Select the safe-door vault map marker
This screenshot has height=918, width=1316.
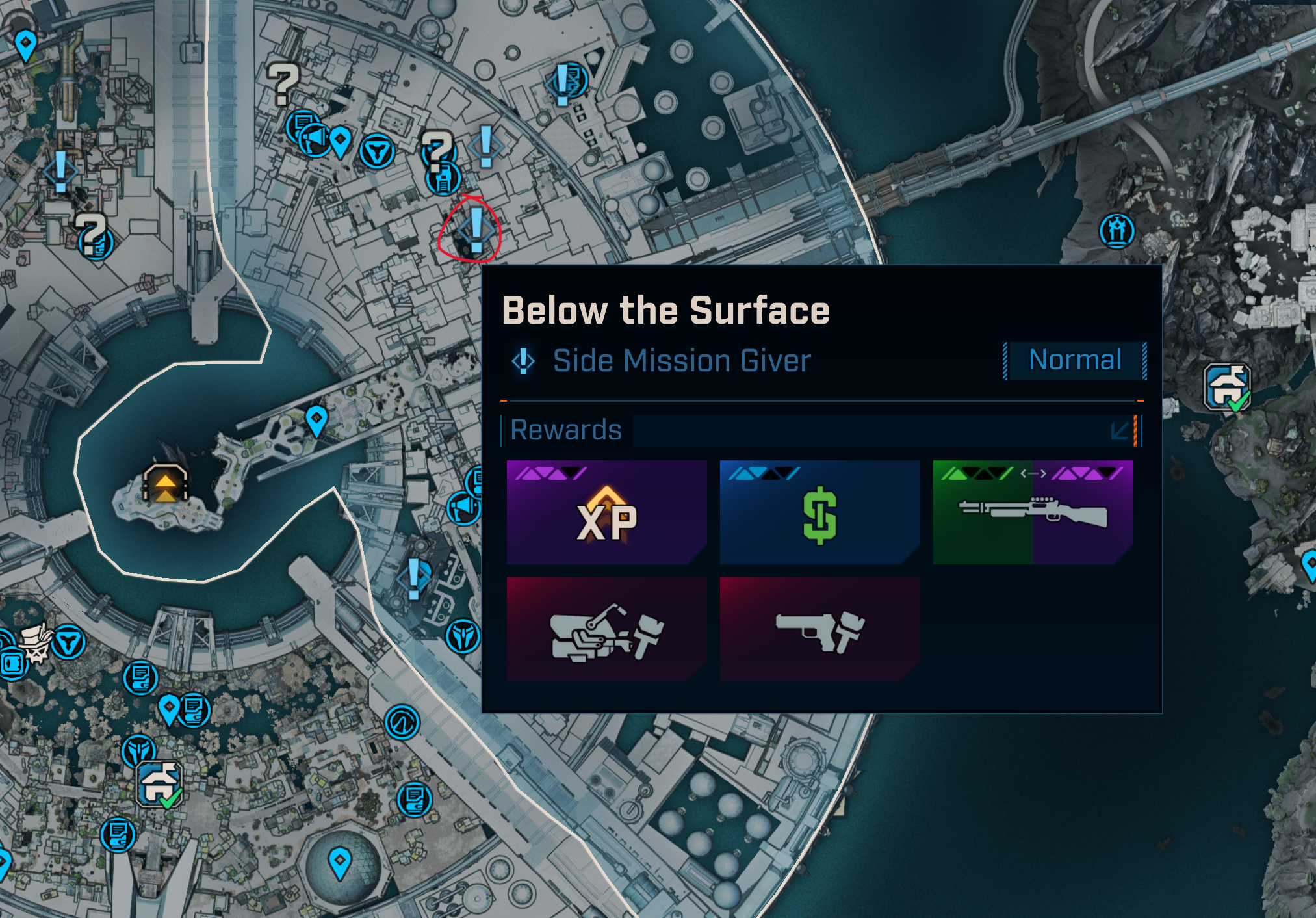point(13,664)
